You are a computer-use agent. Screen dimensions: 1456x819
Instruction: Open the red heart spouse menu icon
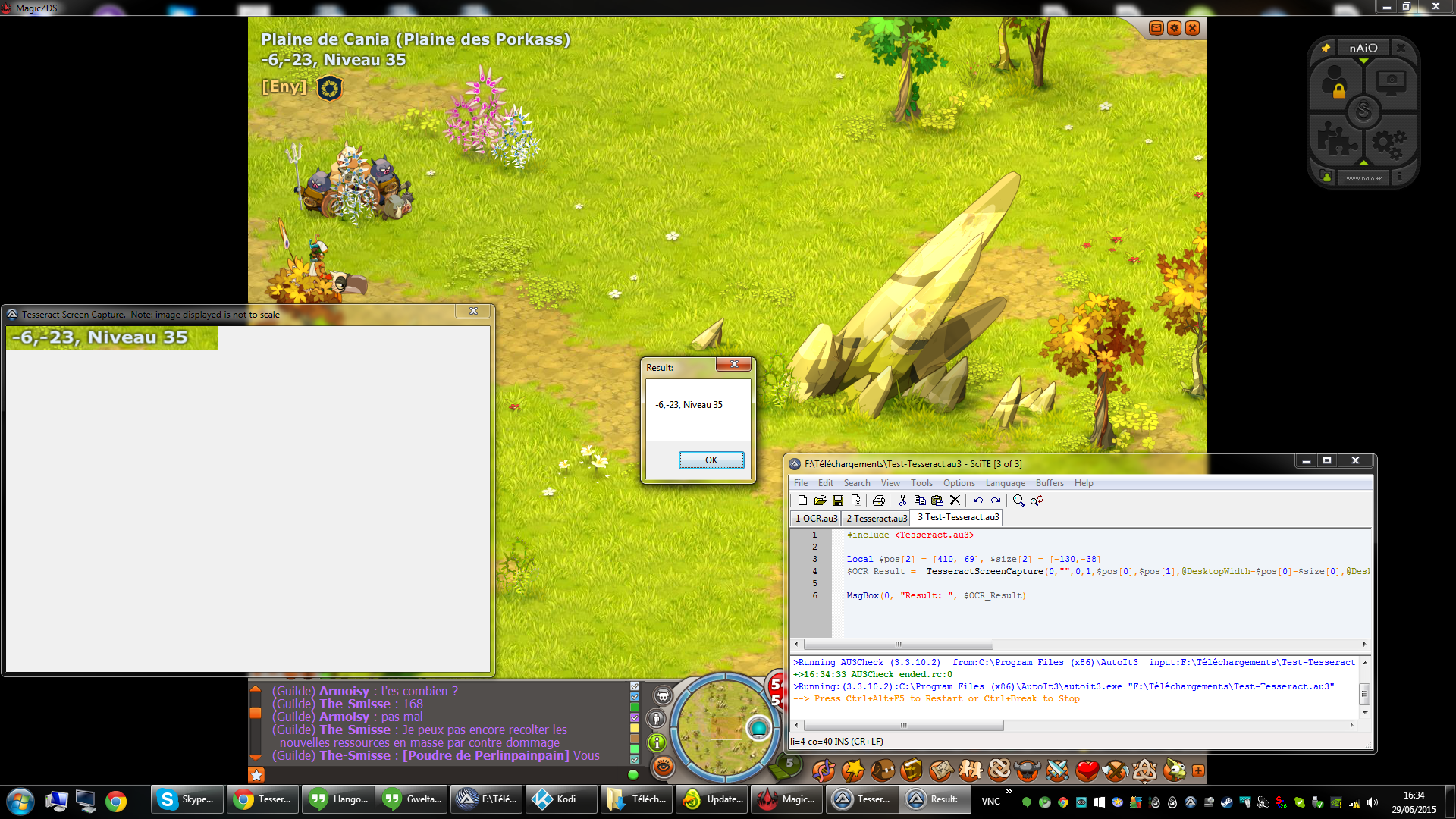(1087, 771)
